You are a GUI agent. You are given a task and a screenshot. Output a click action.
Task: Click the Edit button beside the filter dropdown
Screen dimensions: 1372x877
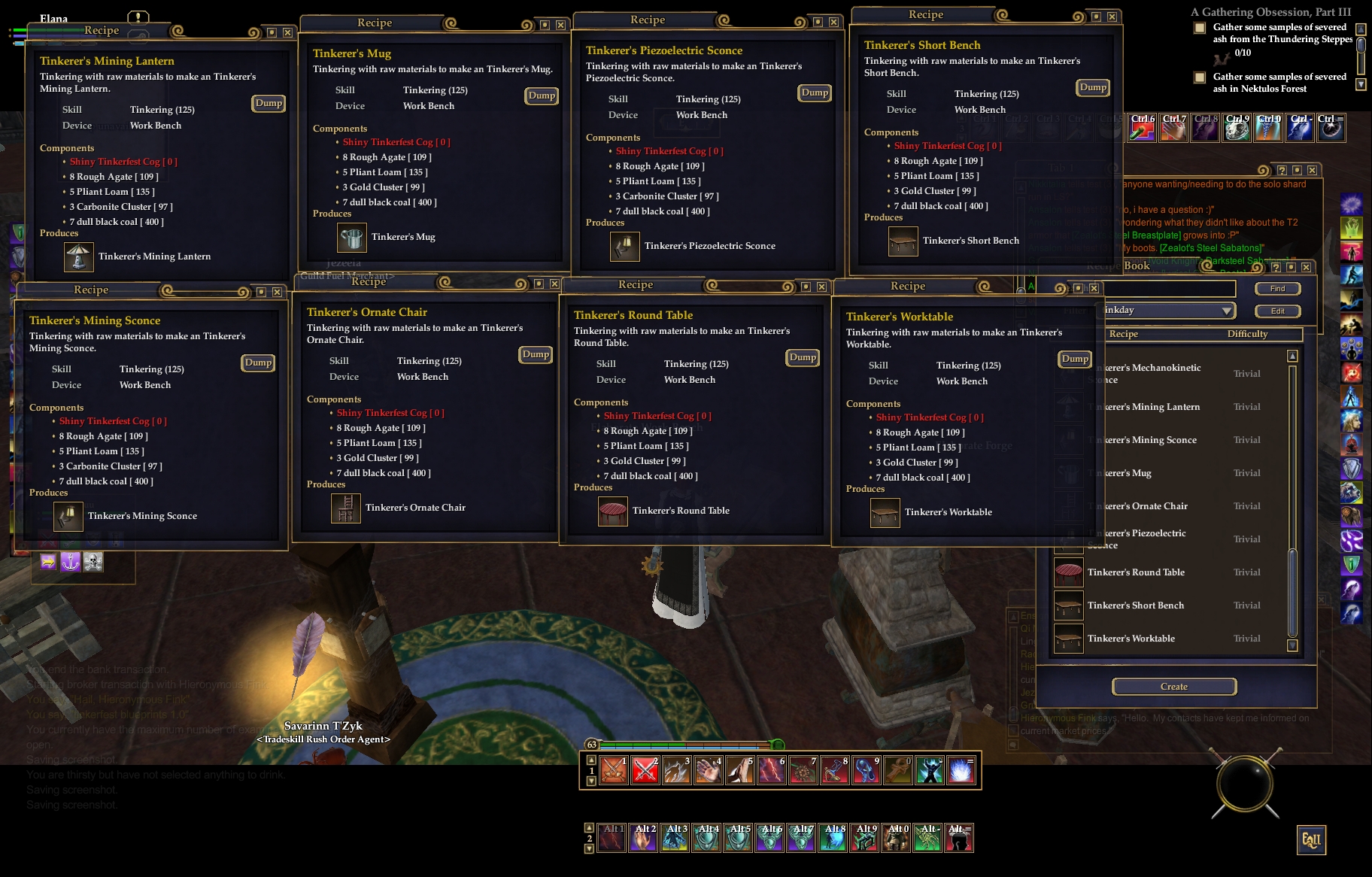tap(1277, 311)
